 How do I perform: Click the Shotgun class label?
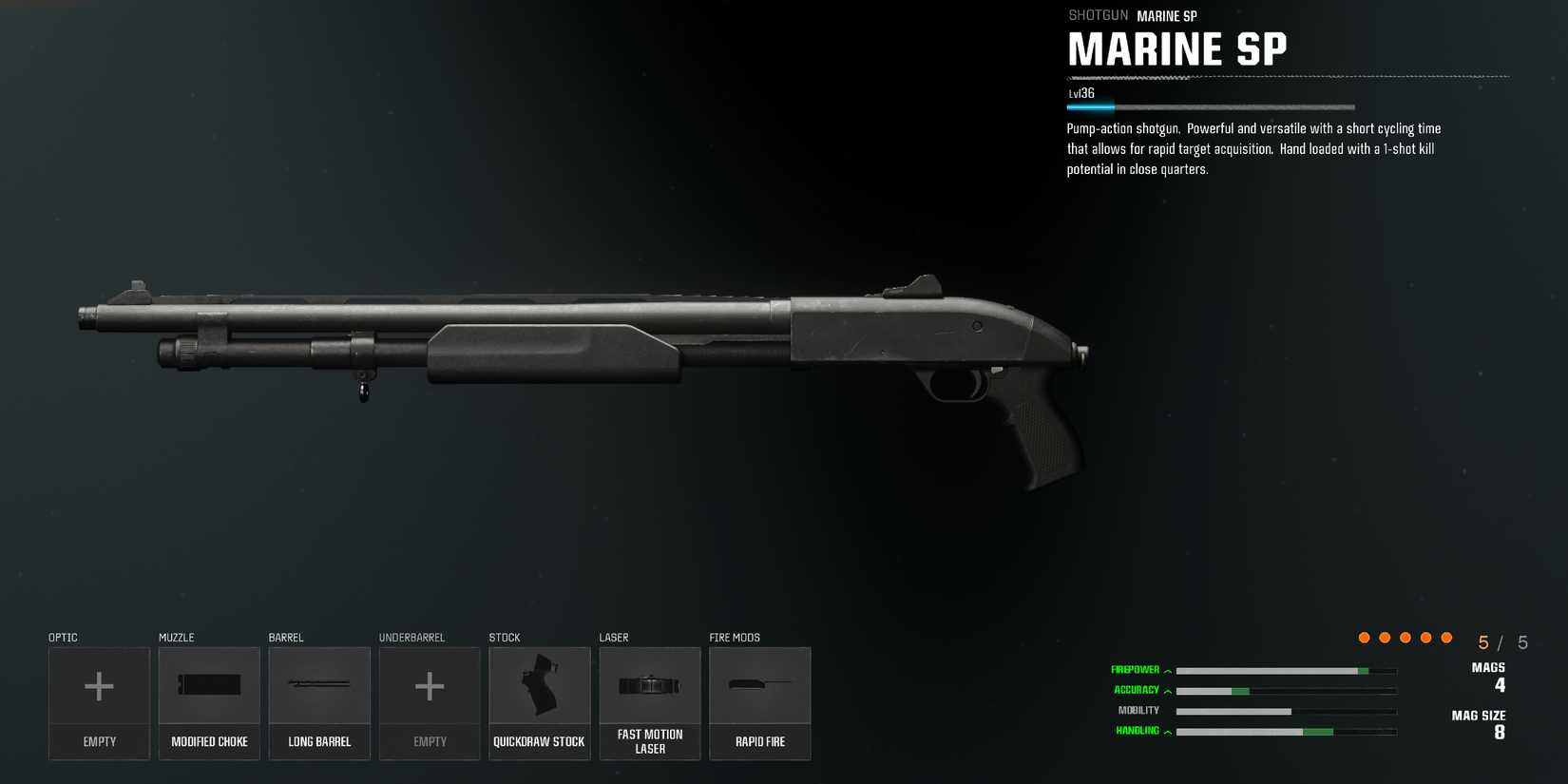tap(1098, 14)
